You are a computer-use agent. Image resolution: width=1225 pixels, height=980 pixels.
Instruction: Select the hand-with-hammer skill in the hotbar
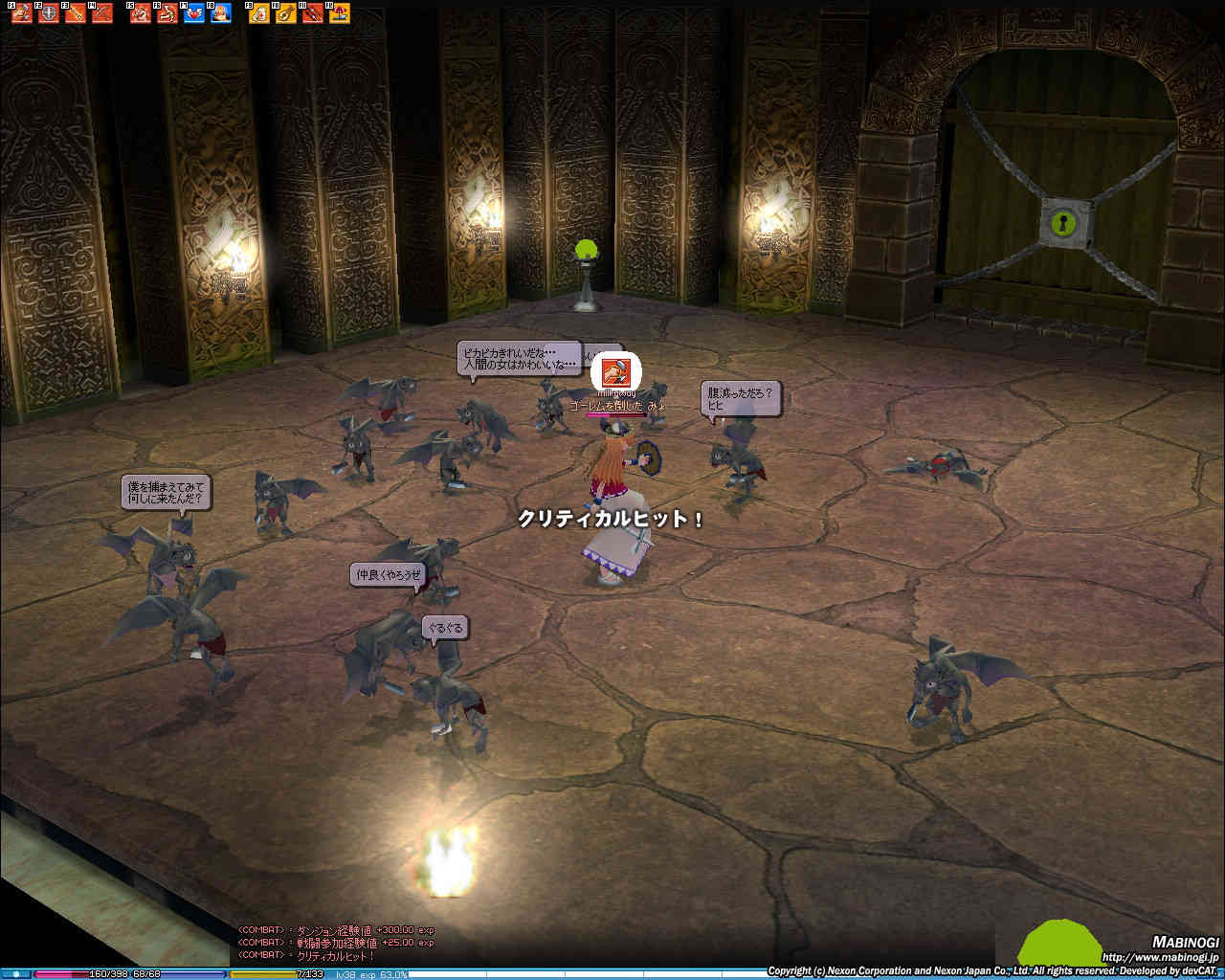21,13
